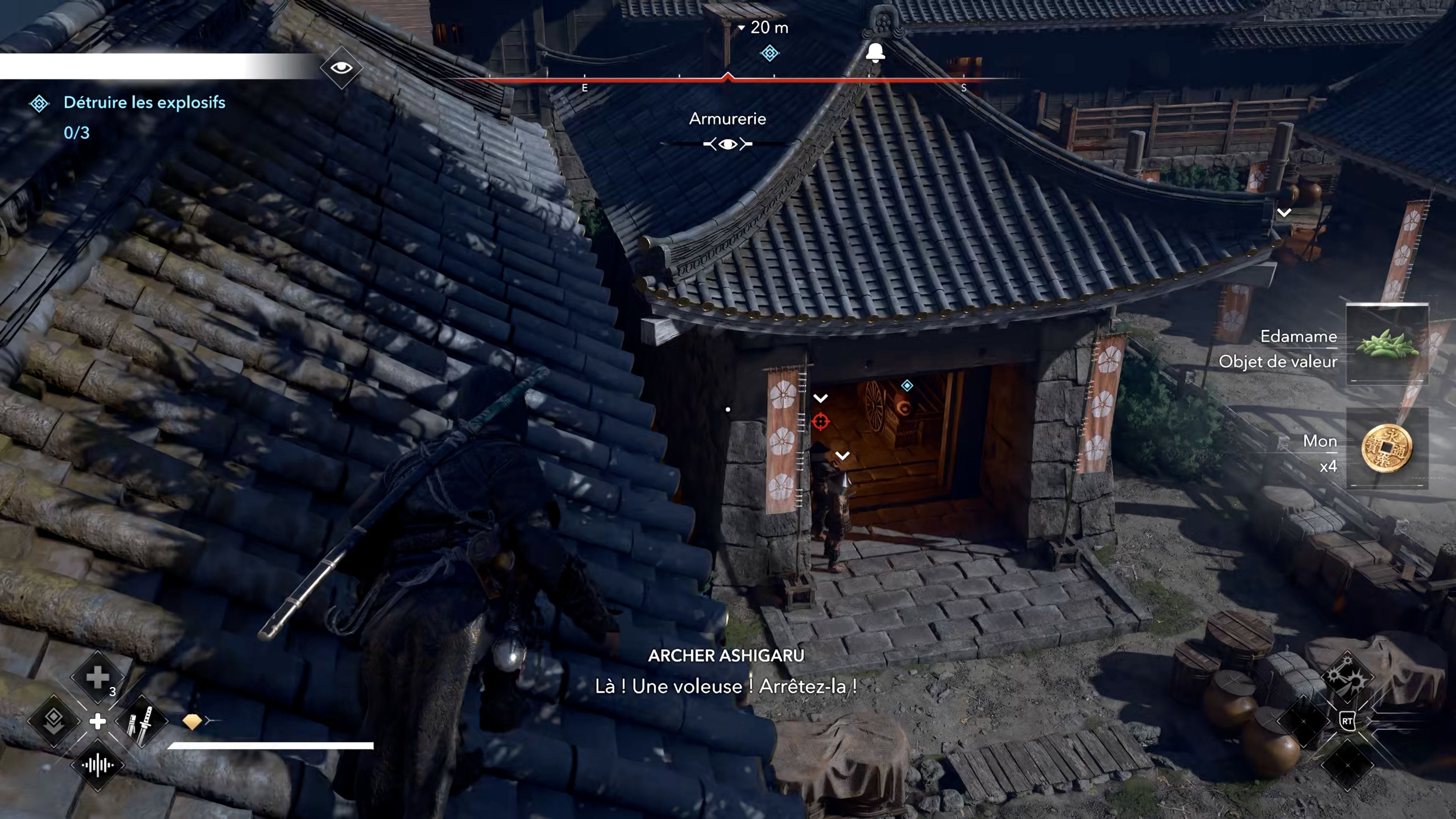Viewport: 1456px width, 819px height.
Task: Expand the chevron marker in the armory doorway
Action: (820, 398)
